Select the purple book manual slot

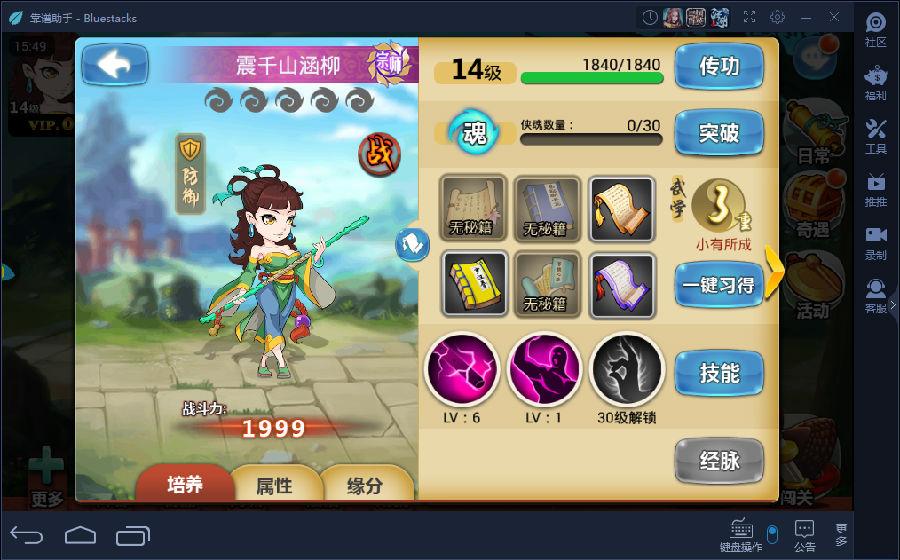point(621,284)
